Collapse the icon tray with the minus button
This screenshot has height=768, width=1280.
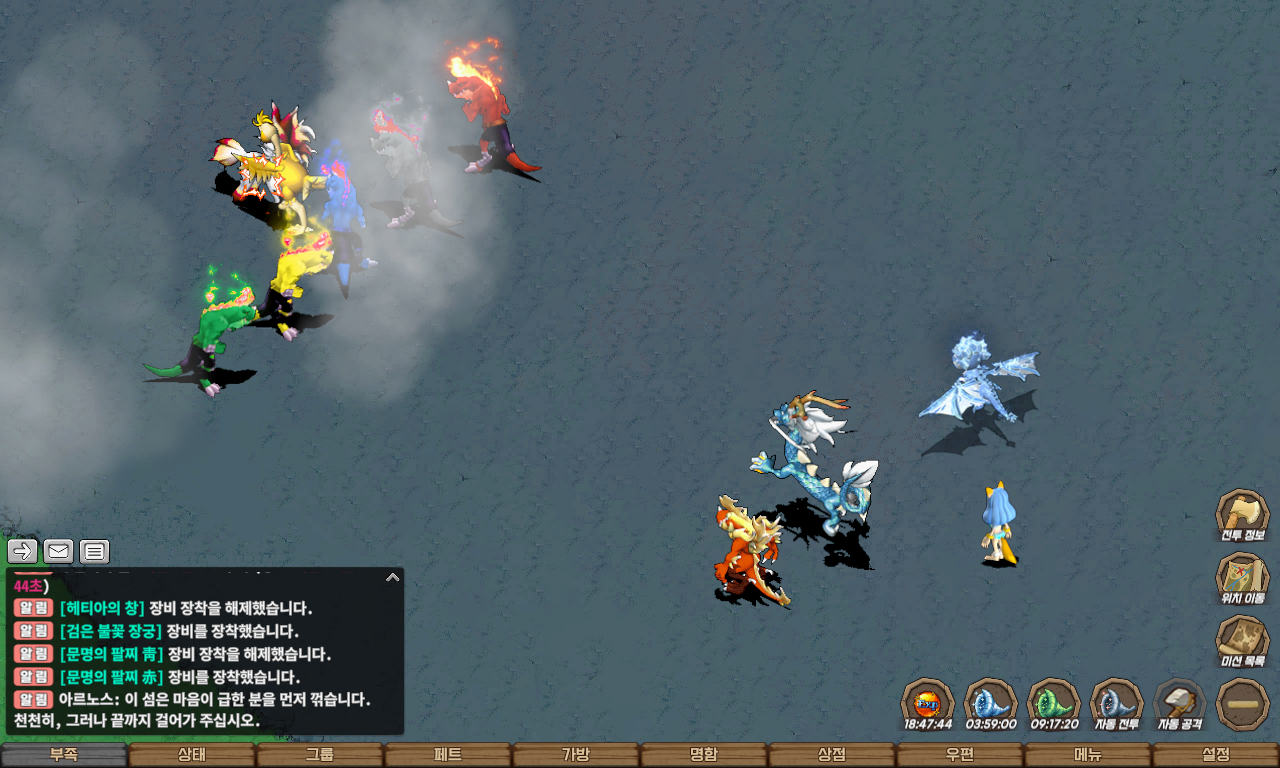1242,704
